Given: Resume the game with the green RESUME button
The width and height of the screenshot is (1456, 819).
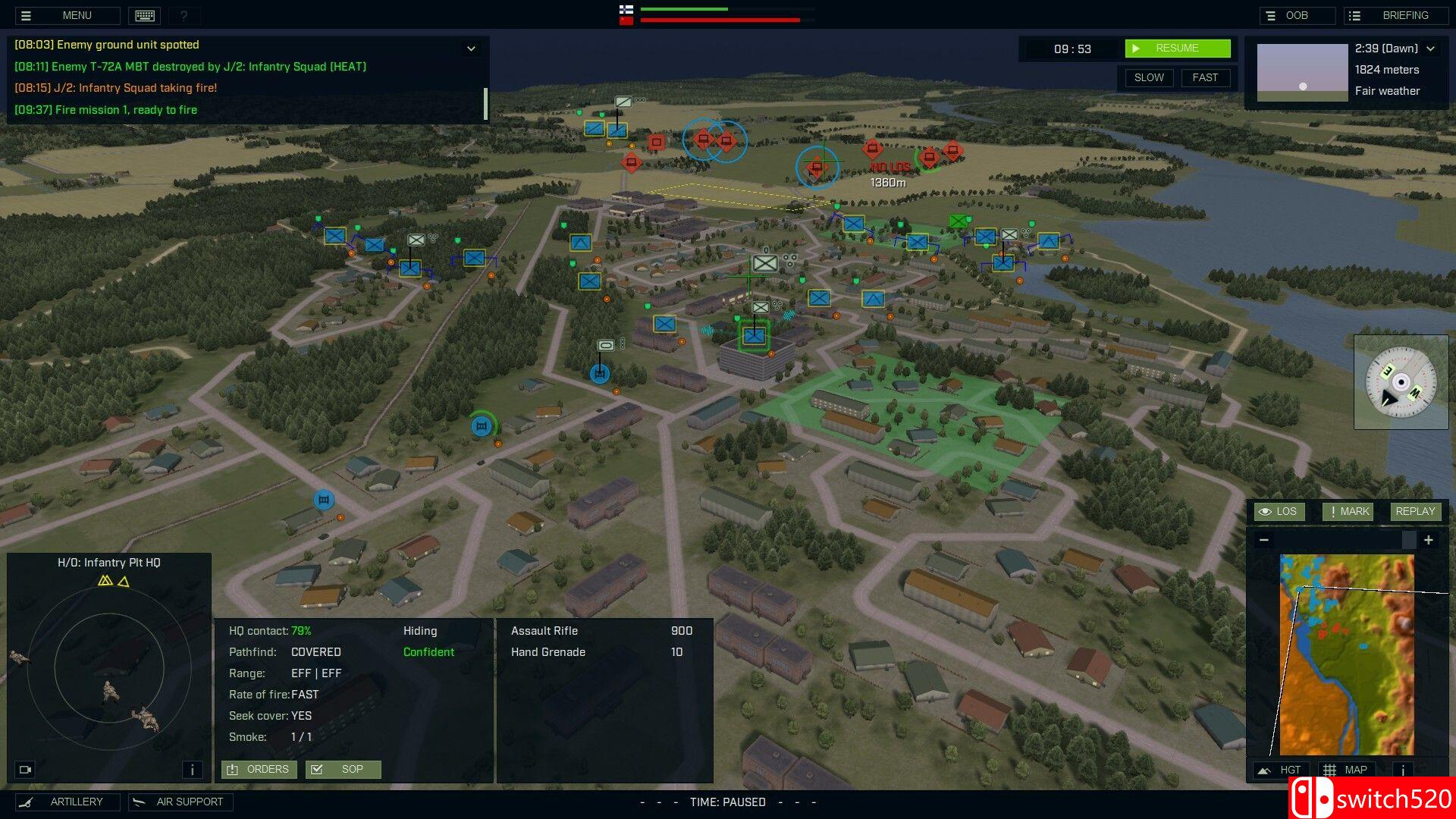Looking at the screenshot, I should 1177,49.
